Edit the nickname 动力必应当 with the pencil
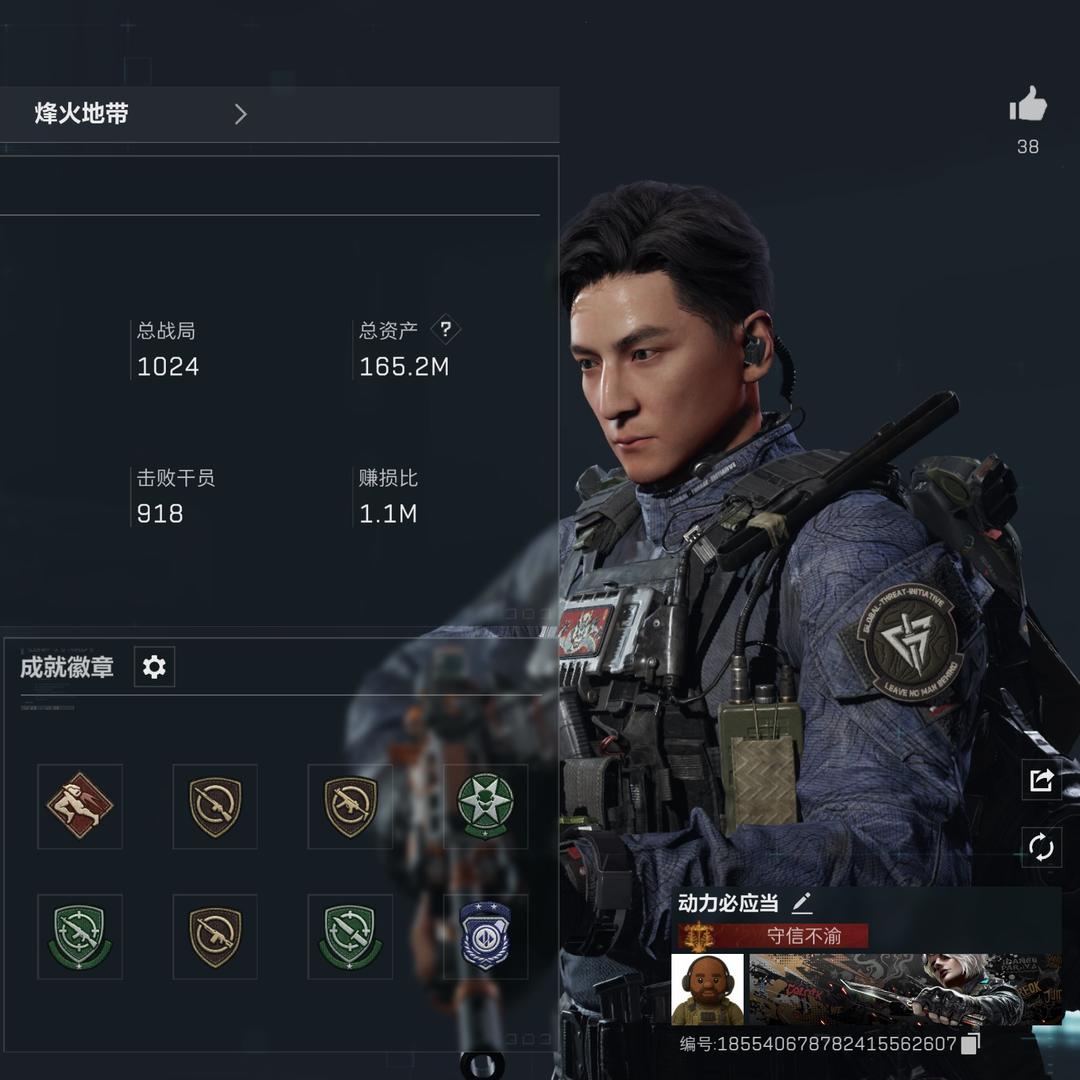Image resolution: width=1080 pixels, height=1080 pixels. (x=802, y=904)
